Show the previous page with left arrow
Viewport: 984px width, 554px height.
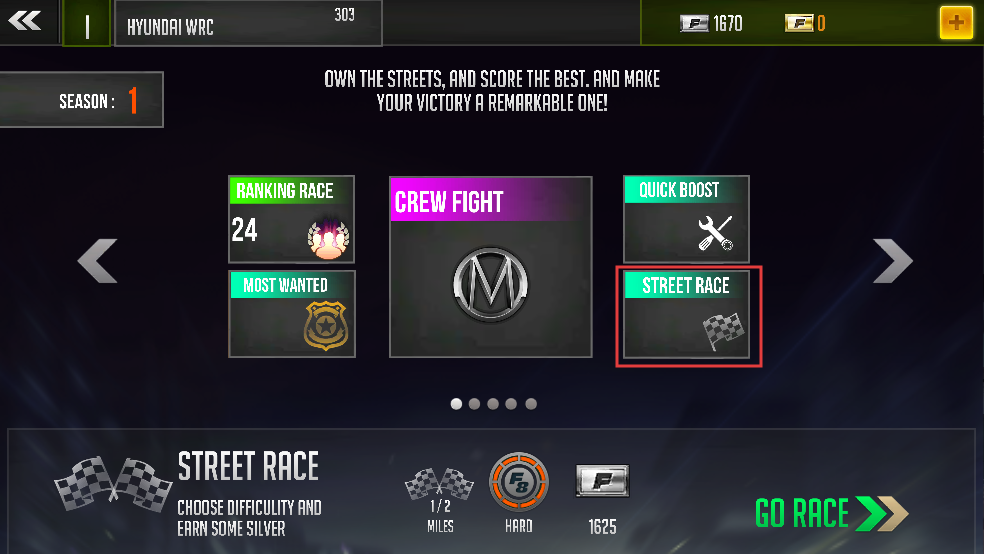(98, 261)
